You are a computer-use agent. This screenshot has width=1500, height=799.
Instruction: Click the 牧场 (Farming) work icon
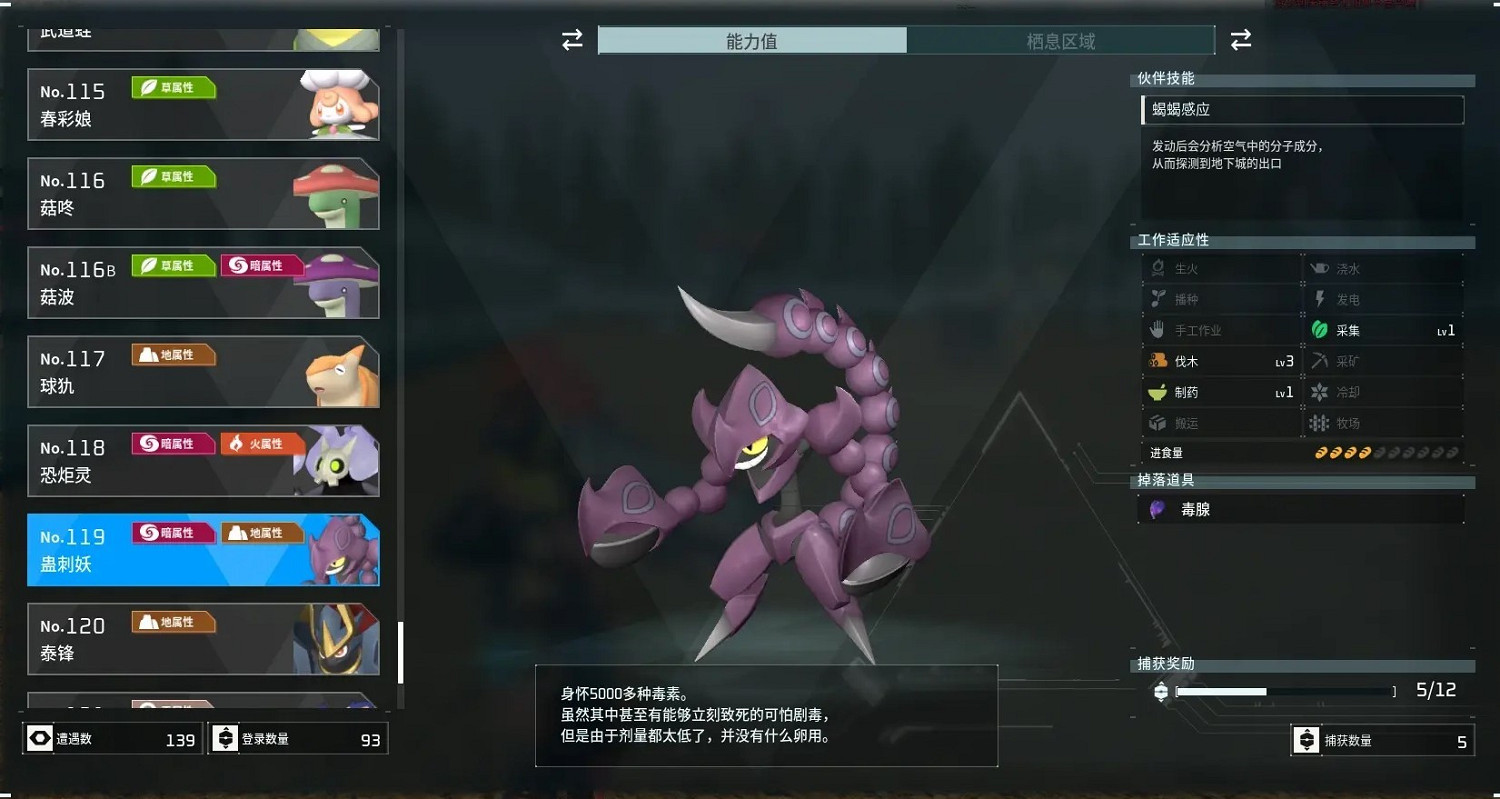click(x=1321, y=423)
